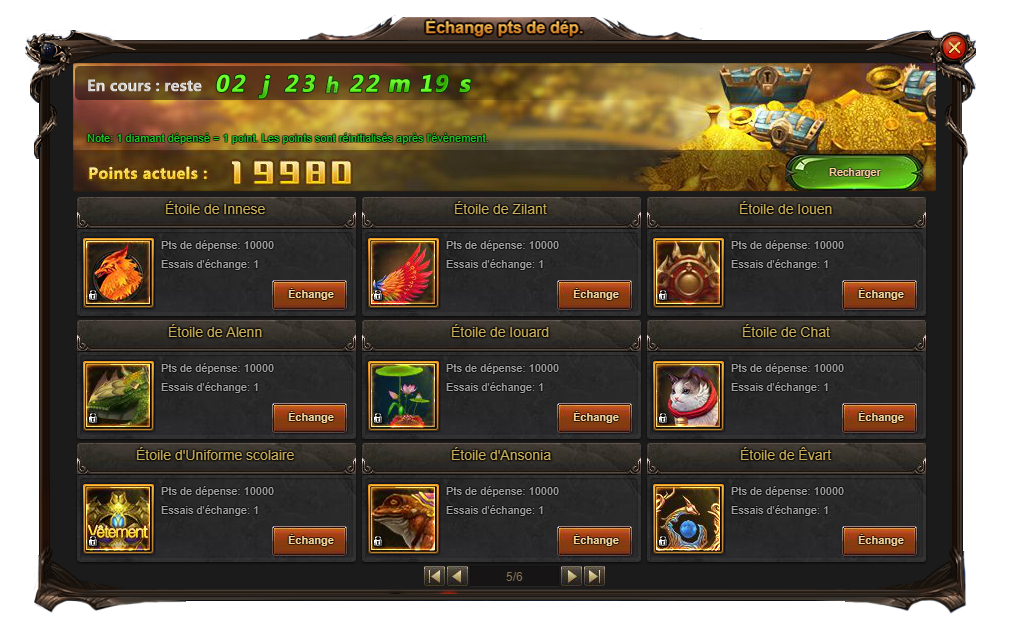Select the lotus flower Iouard icon

[403, 395]
